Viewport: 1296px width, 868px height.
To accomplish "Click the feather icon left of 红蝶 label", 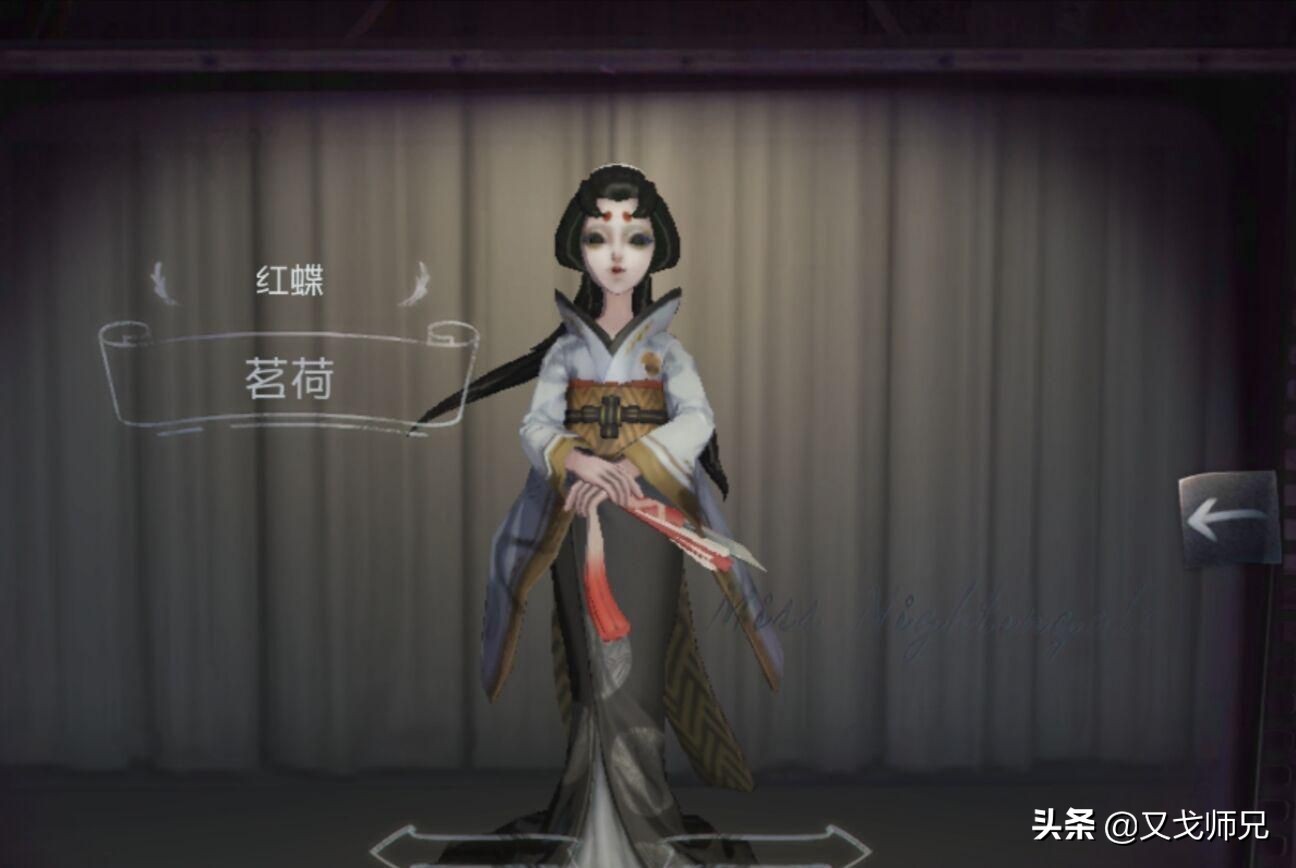I will tap(160, 282).
